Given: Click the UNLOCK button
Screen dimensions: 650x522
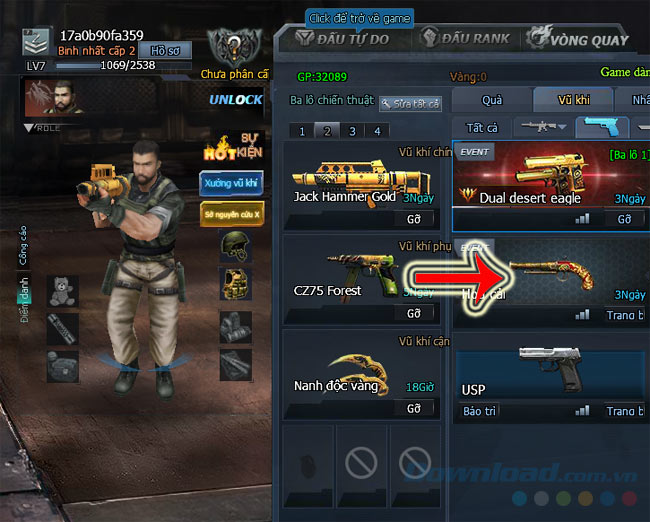Looking at the screenshot, I should [236, 99].
